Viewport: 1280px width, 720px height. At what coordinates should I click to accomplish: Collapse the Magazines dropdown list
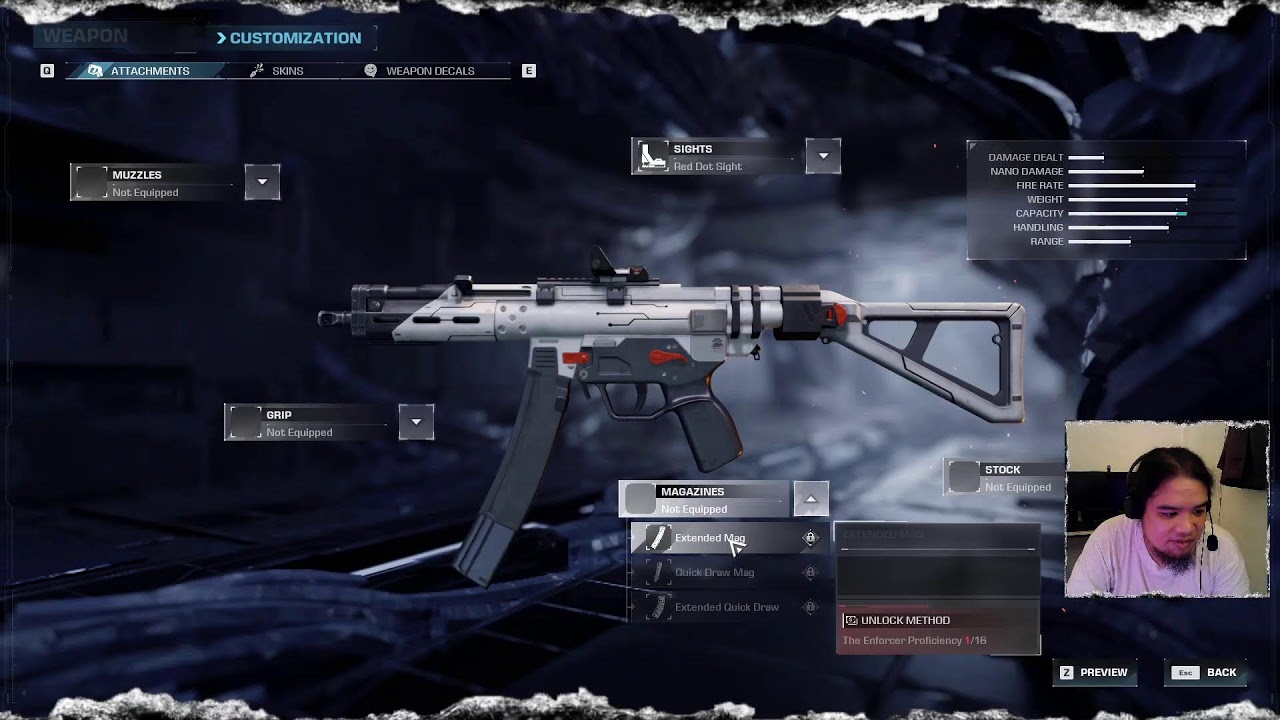click(x=811, y=499)
